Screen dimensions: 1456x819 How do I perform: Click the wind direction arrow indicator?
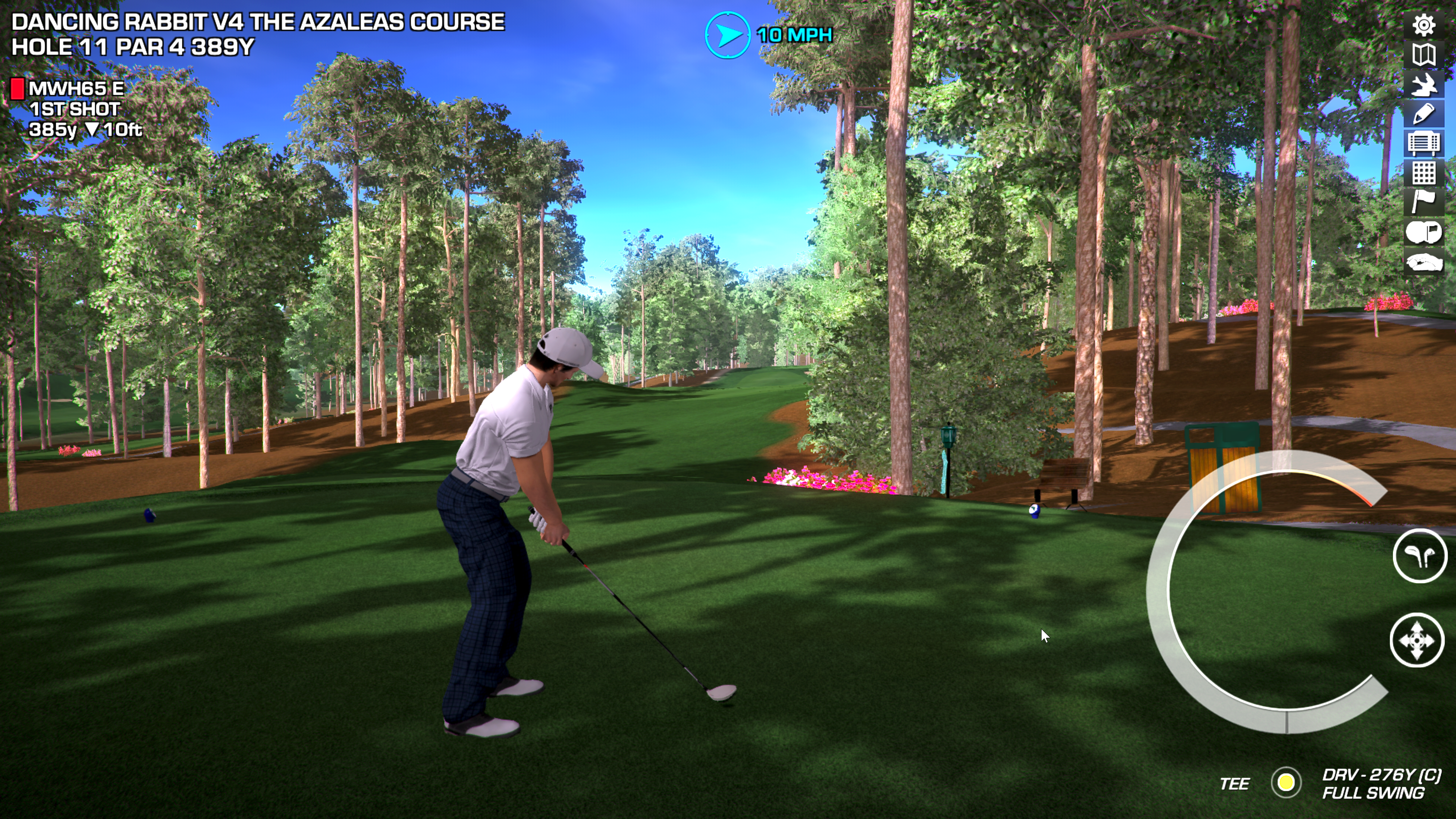click(x=728, y=35)
